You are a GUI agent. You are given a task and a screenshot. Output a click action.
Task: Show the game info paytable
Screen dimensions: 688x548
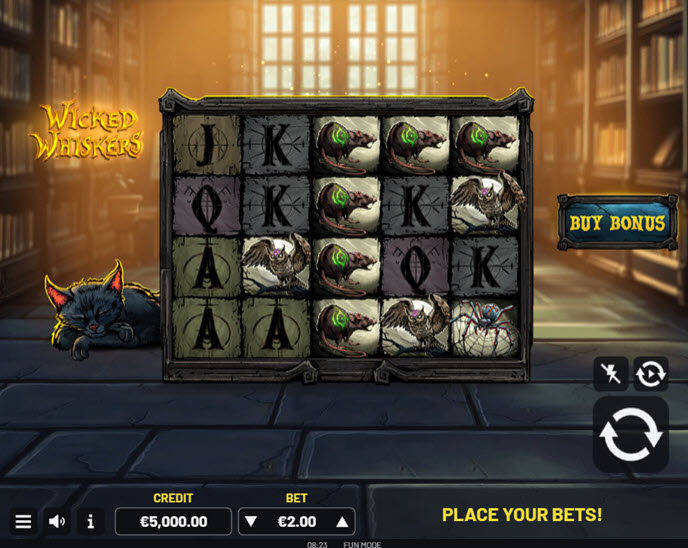[x=91, y=521]
